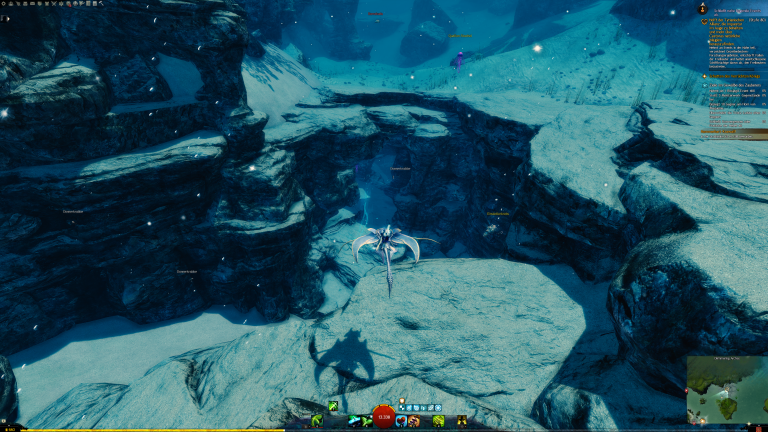Activate the heart healing skill
The width and height of the screenshot is (768, 432).
tap(400, 421)
